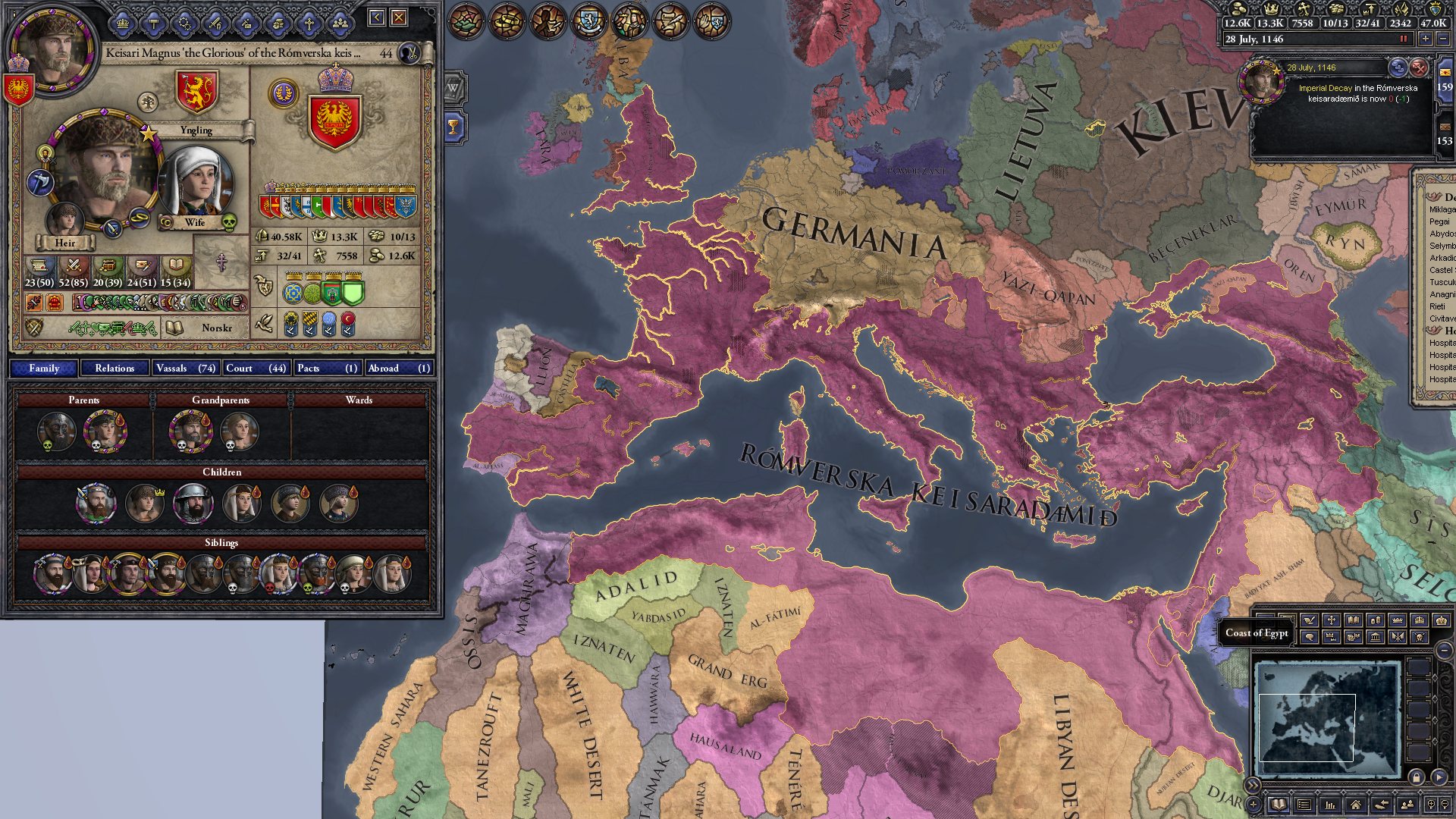Click the crown diplomacy icon in the character action row

point(122,23)
